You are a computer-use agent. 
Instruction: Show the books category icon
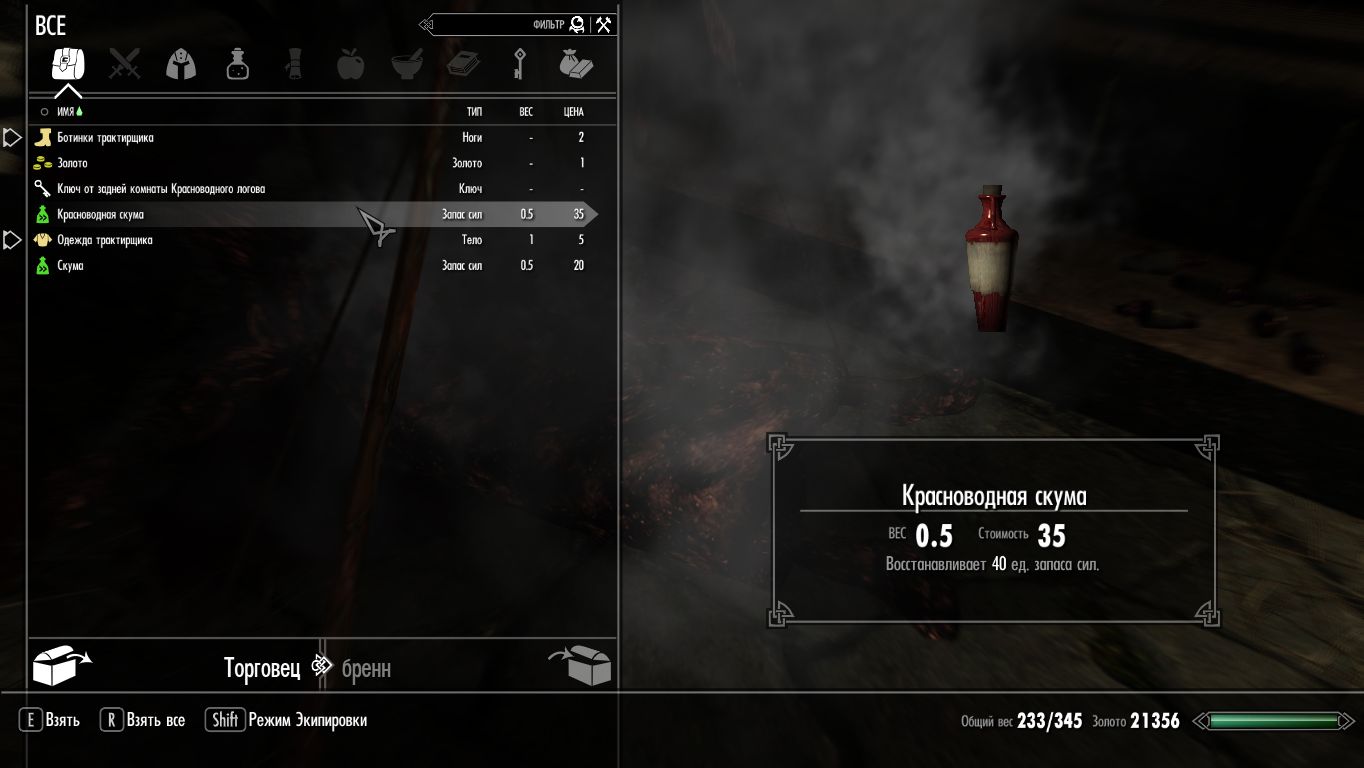(463, 65)
